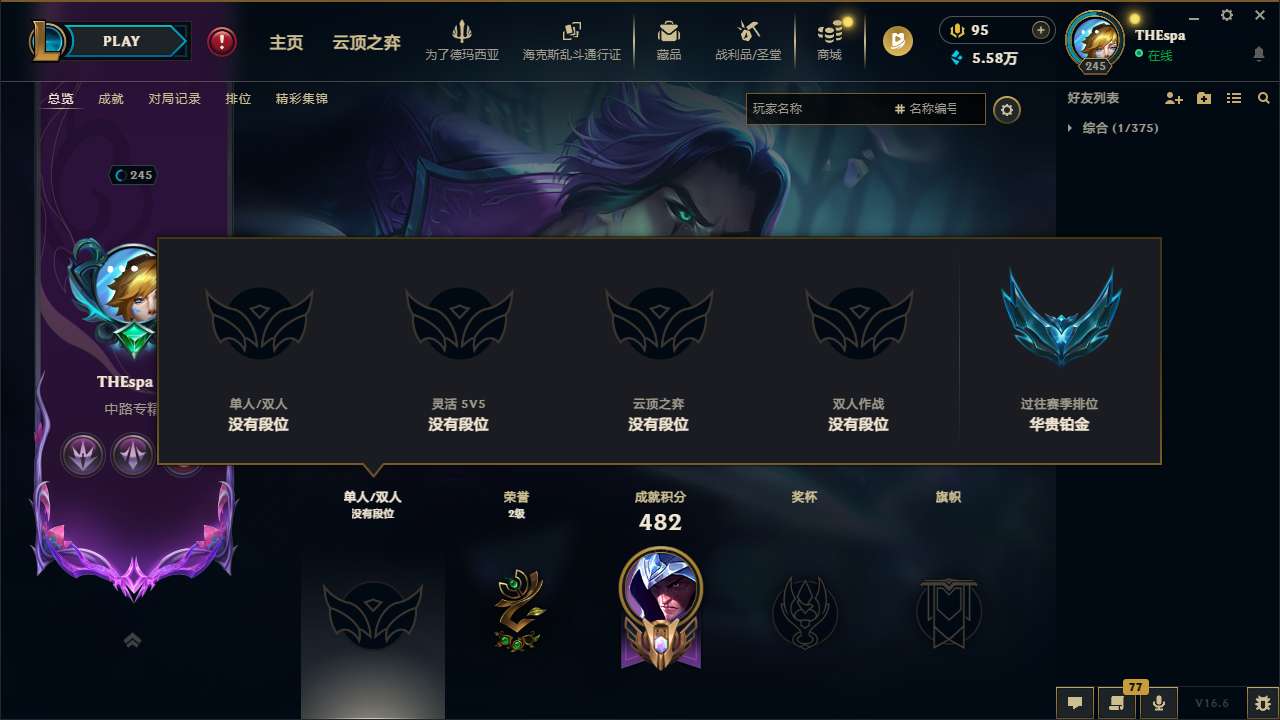Image resolution: width=1280 pixels, height=720 pixels.
Task: Open the 排位 ranked tab
Action: pyautogui.click(x=238, y=98)
